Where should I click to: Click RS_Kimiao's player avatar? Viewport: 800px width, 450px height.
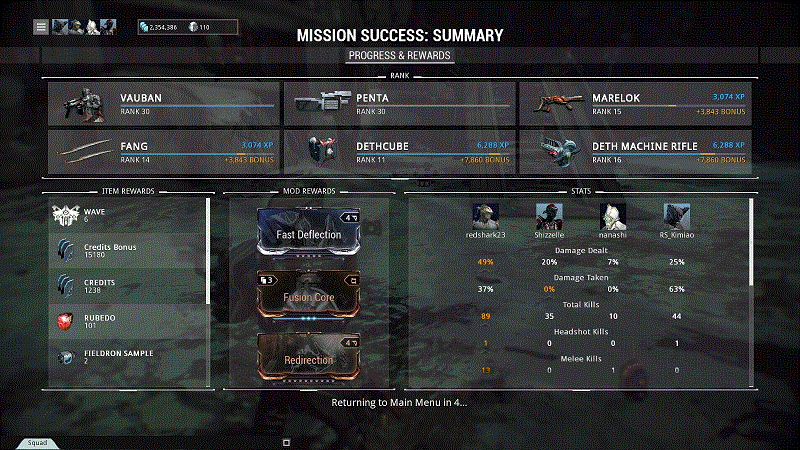[x=676, y=216]
